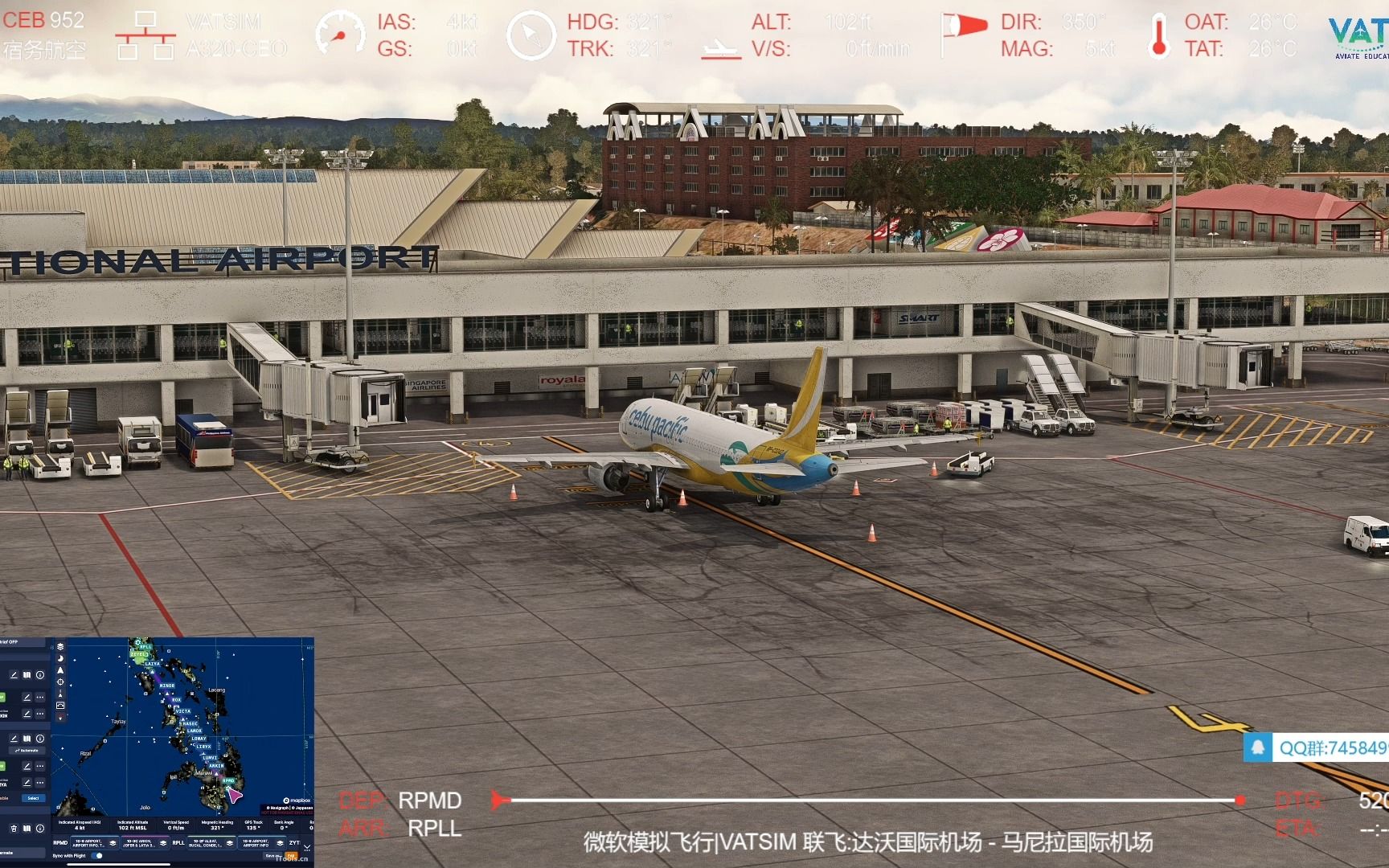Viewport: 1389px width, 868px height.
Task: Open the ZYT tab in the chart bar
Action: tap(293, 841)
